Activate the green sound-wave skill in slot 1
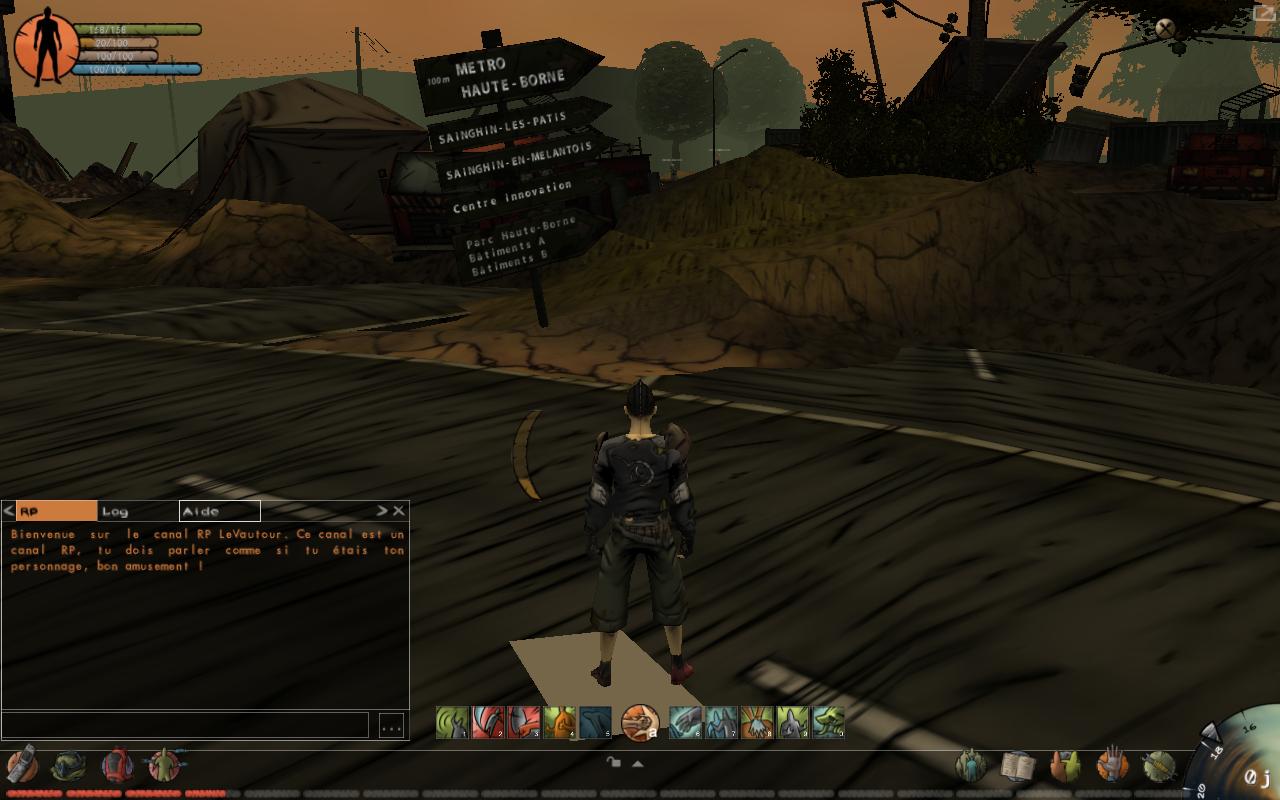1280x800 pixels. coord(452,722)
